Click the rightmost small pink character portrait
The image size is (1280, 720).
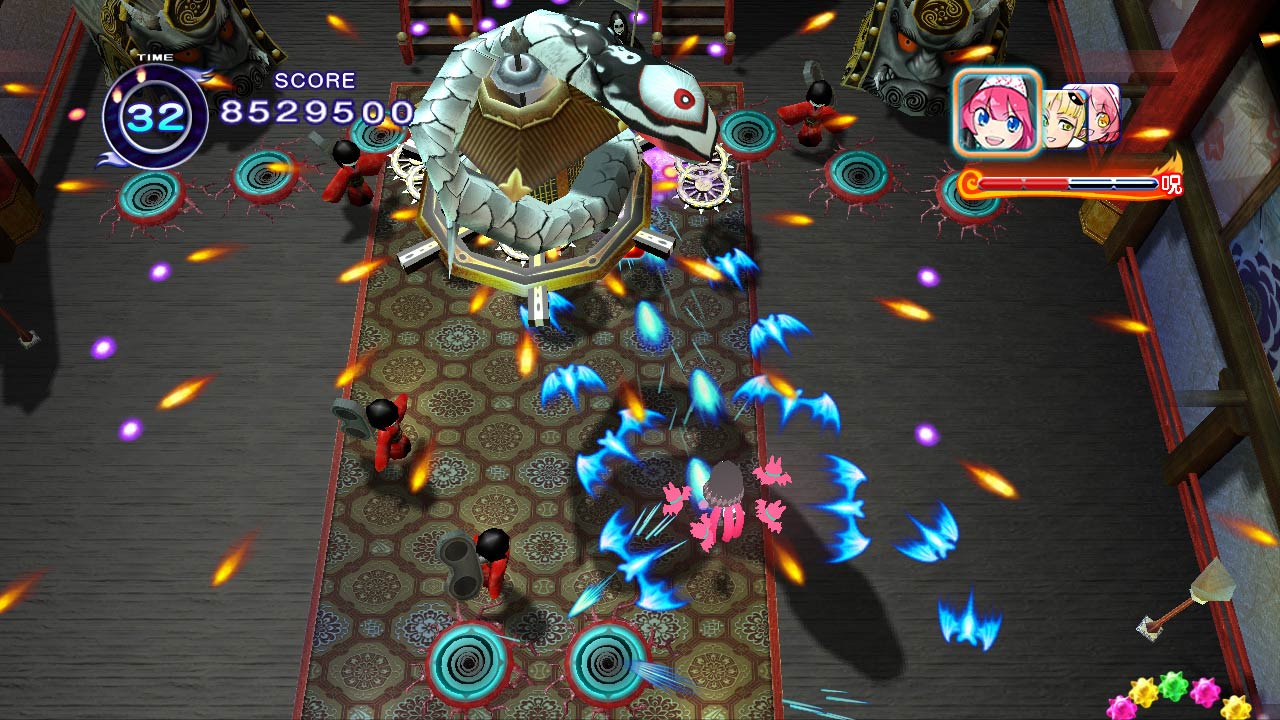coord(1102,112)
